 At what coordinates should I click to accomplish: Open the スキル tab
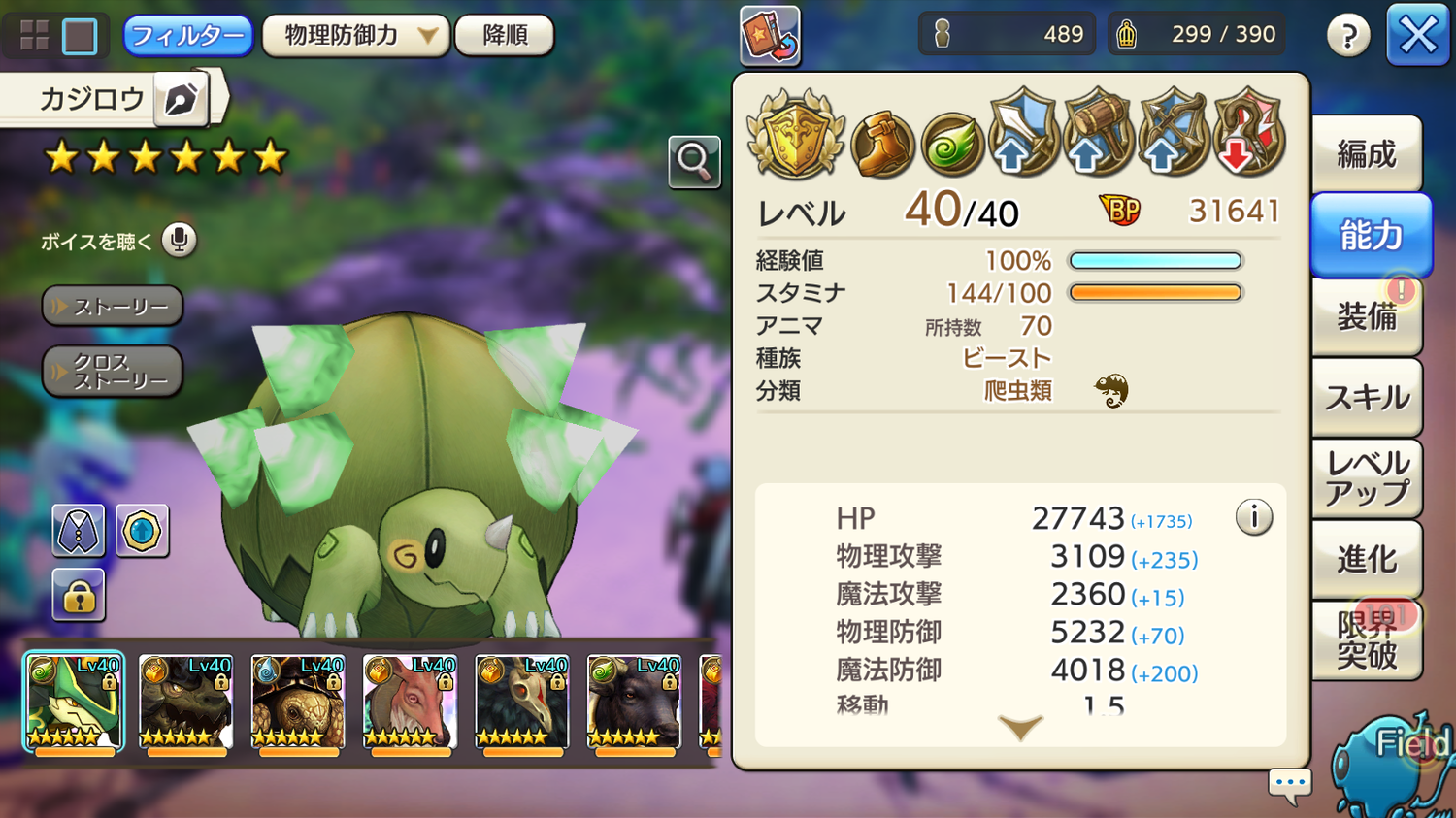[1366, 397]
